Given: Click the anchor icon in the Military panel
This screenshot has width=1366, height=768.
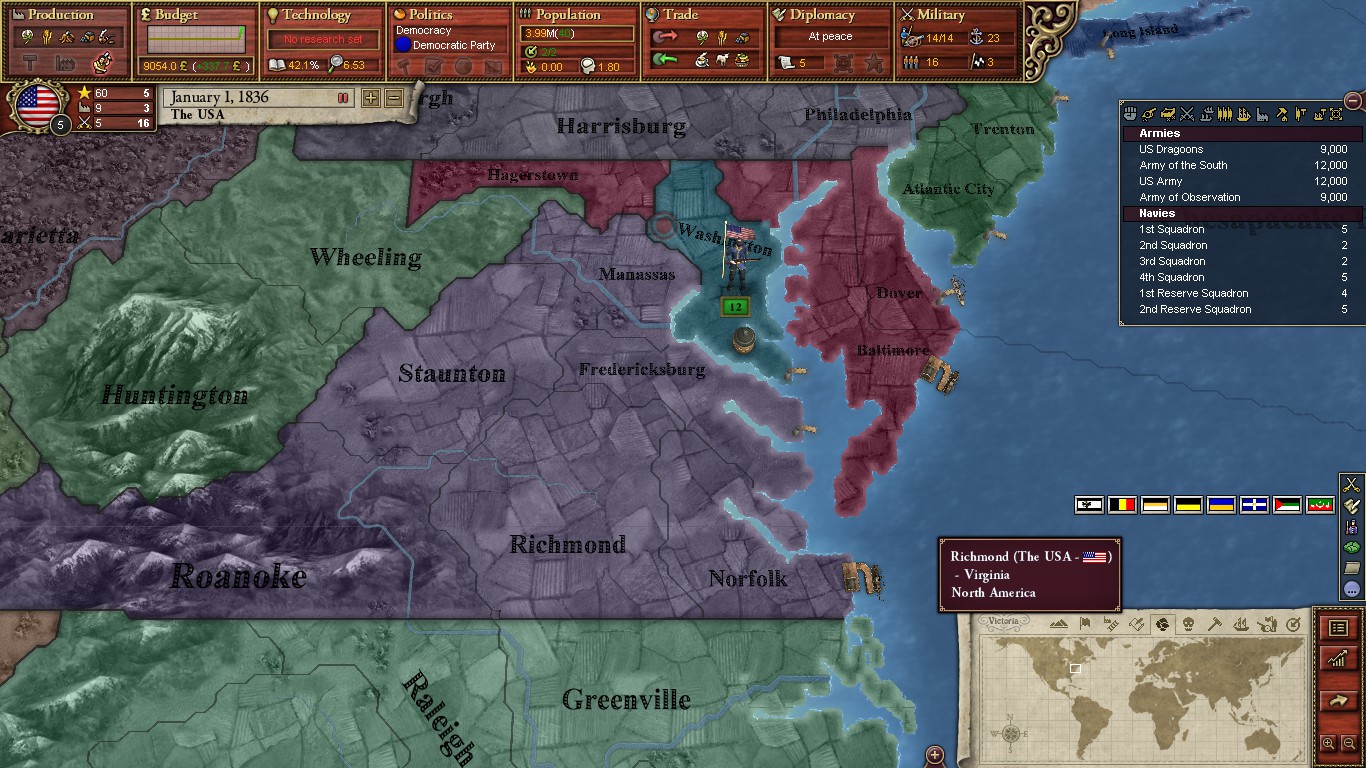Looking at the screenshot, I should (977, 39).
